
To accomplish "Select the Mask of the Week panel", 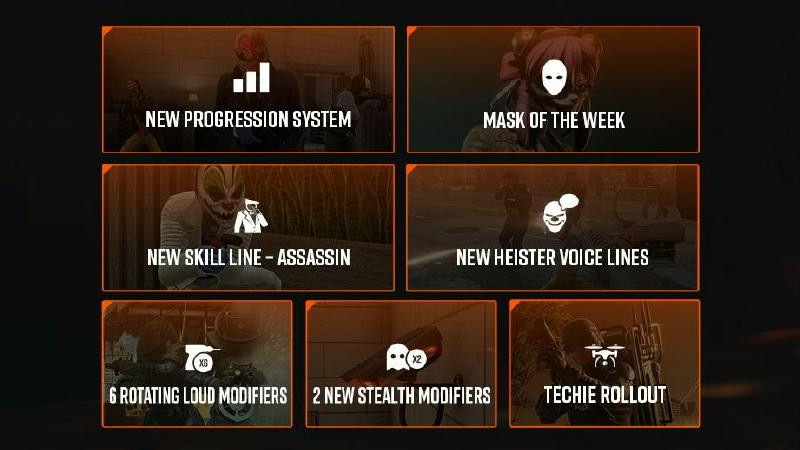I will 553,90.
